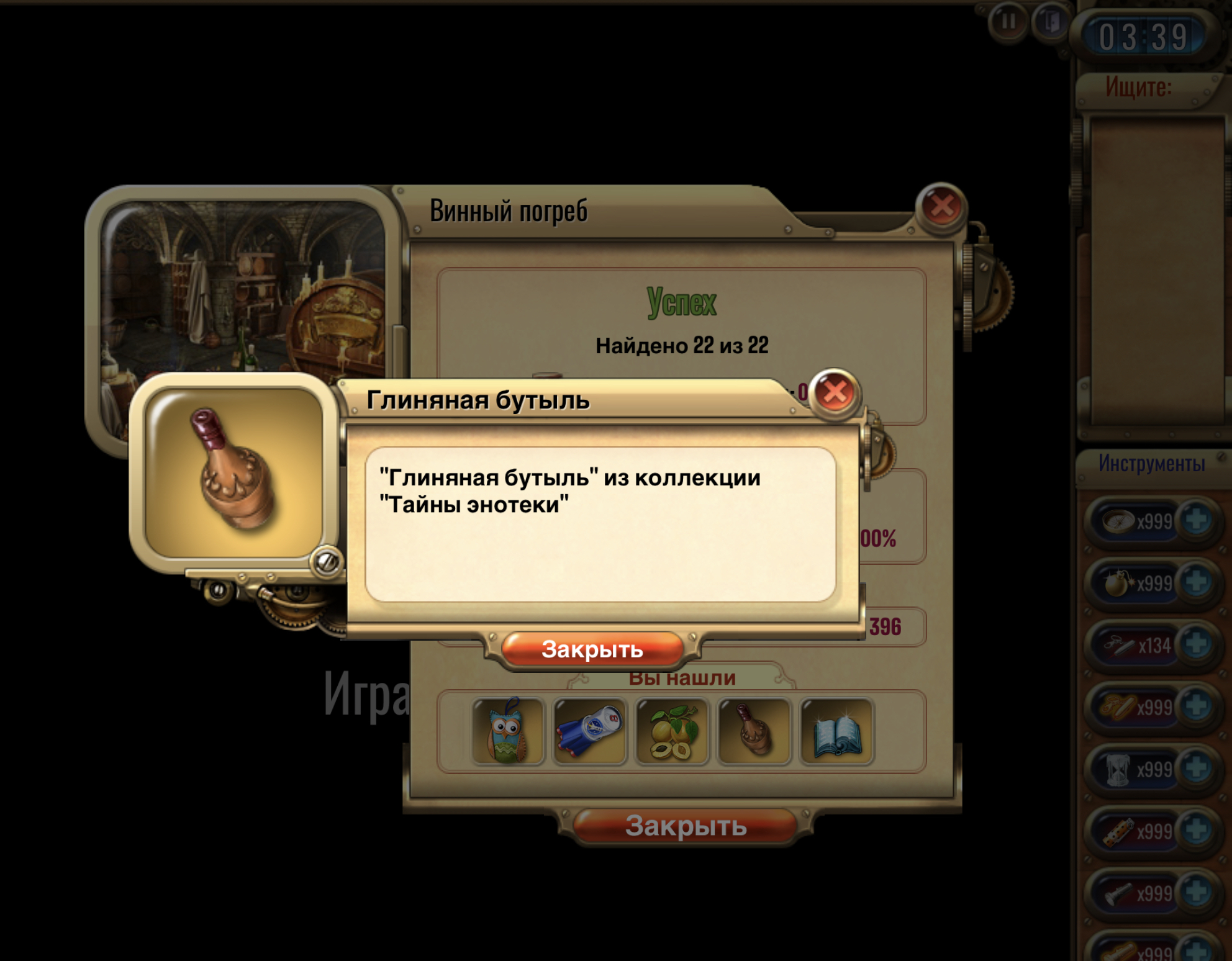Select the plums fruit reward item
The image size is (1232, 961).
(x=672, y=731)
